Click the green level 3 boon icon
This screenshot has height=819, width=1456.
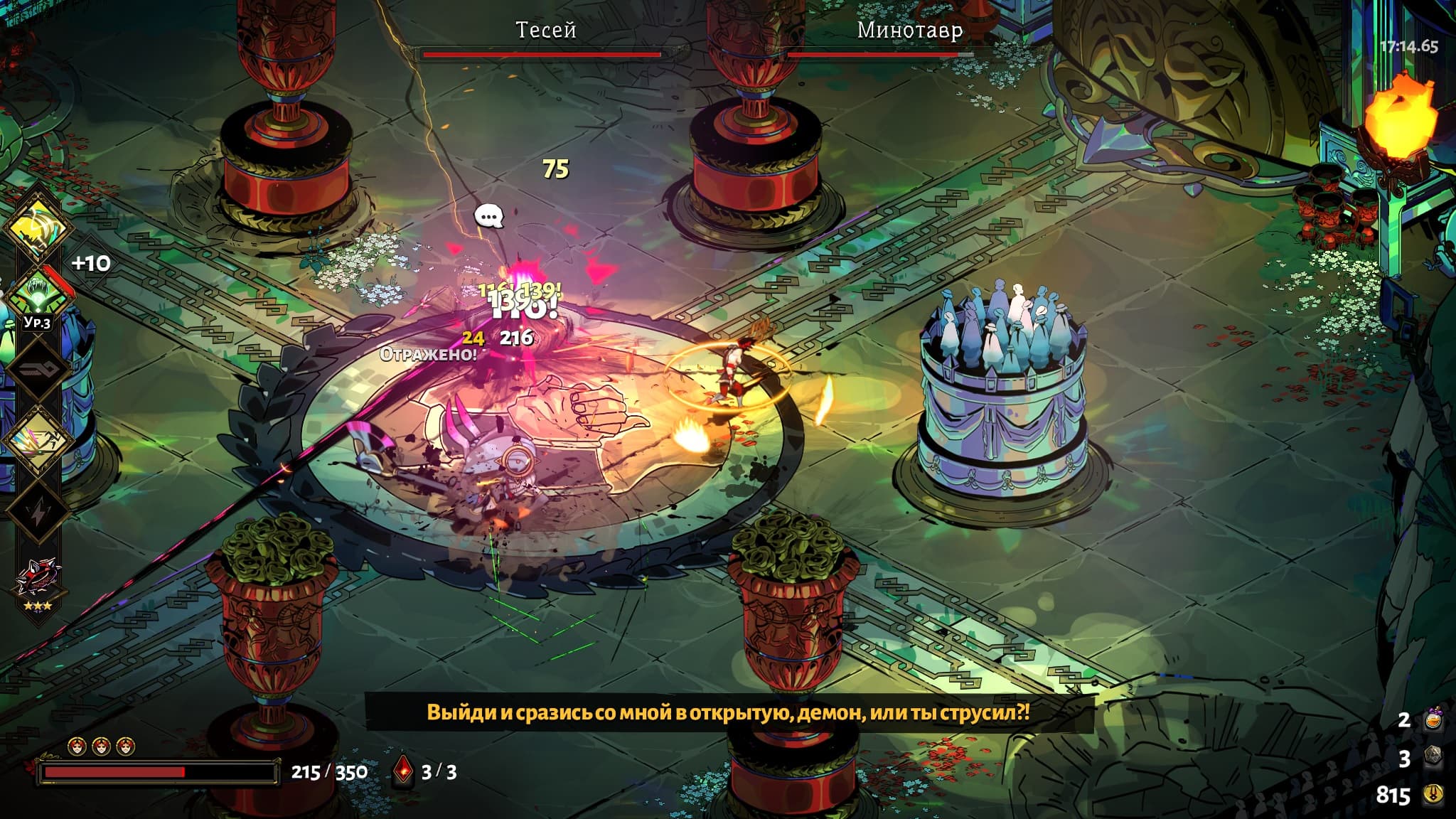click(37, 294)
